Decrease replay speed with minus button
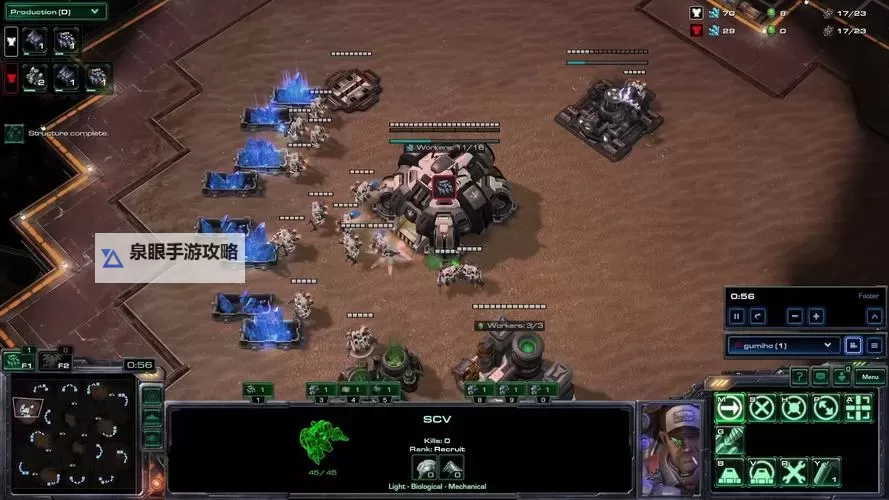The width and height of the screenshot is (889, 500). tap(794, 316)
